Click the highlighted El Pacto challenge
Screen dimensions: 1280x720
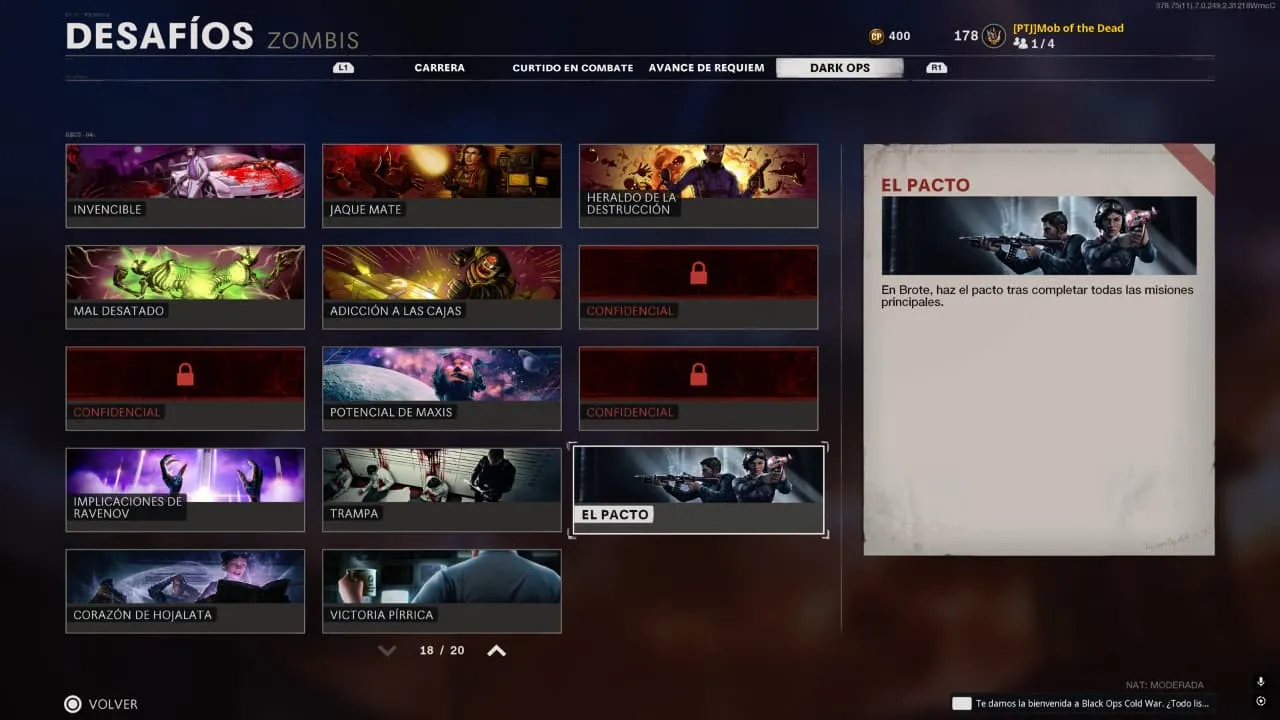[698, 490]
